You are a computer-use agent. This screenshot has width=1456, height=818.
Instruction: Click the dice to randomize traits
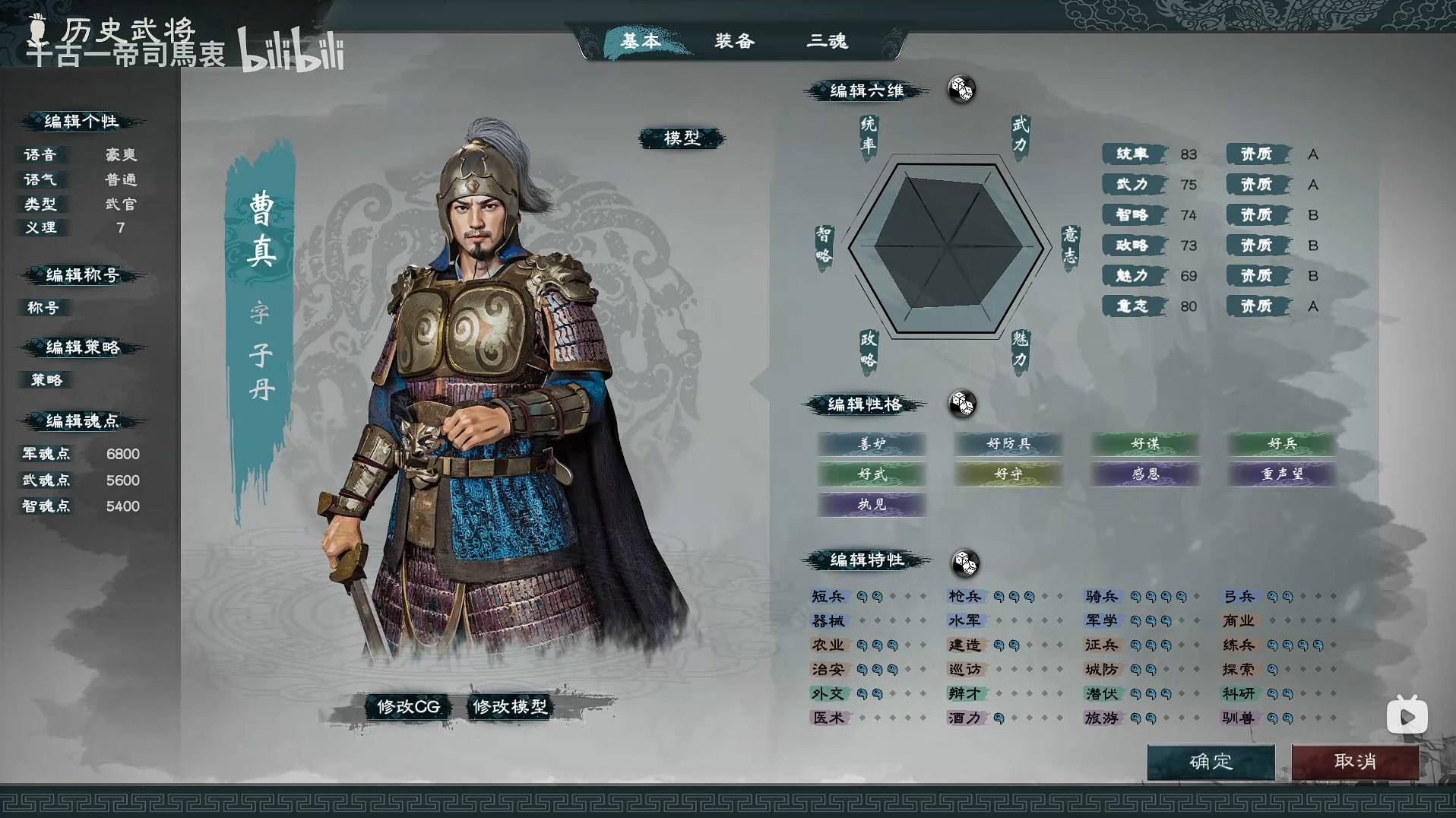pyautogui.click(x=964, y=563)
